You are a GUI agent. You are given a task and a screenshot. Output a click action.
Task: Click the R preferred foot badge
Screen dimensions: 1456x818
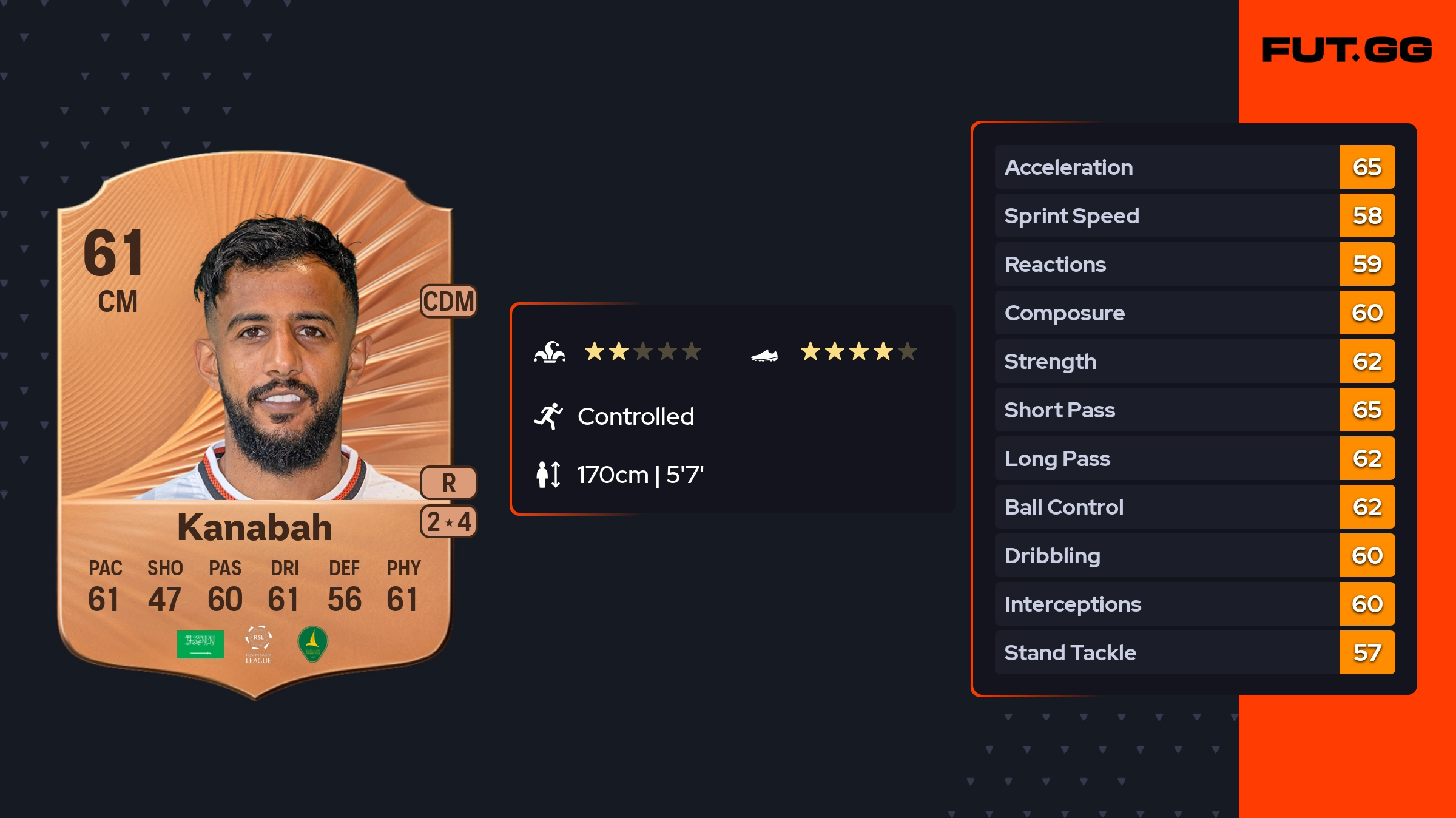tap(448, 483)
